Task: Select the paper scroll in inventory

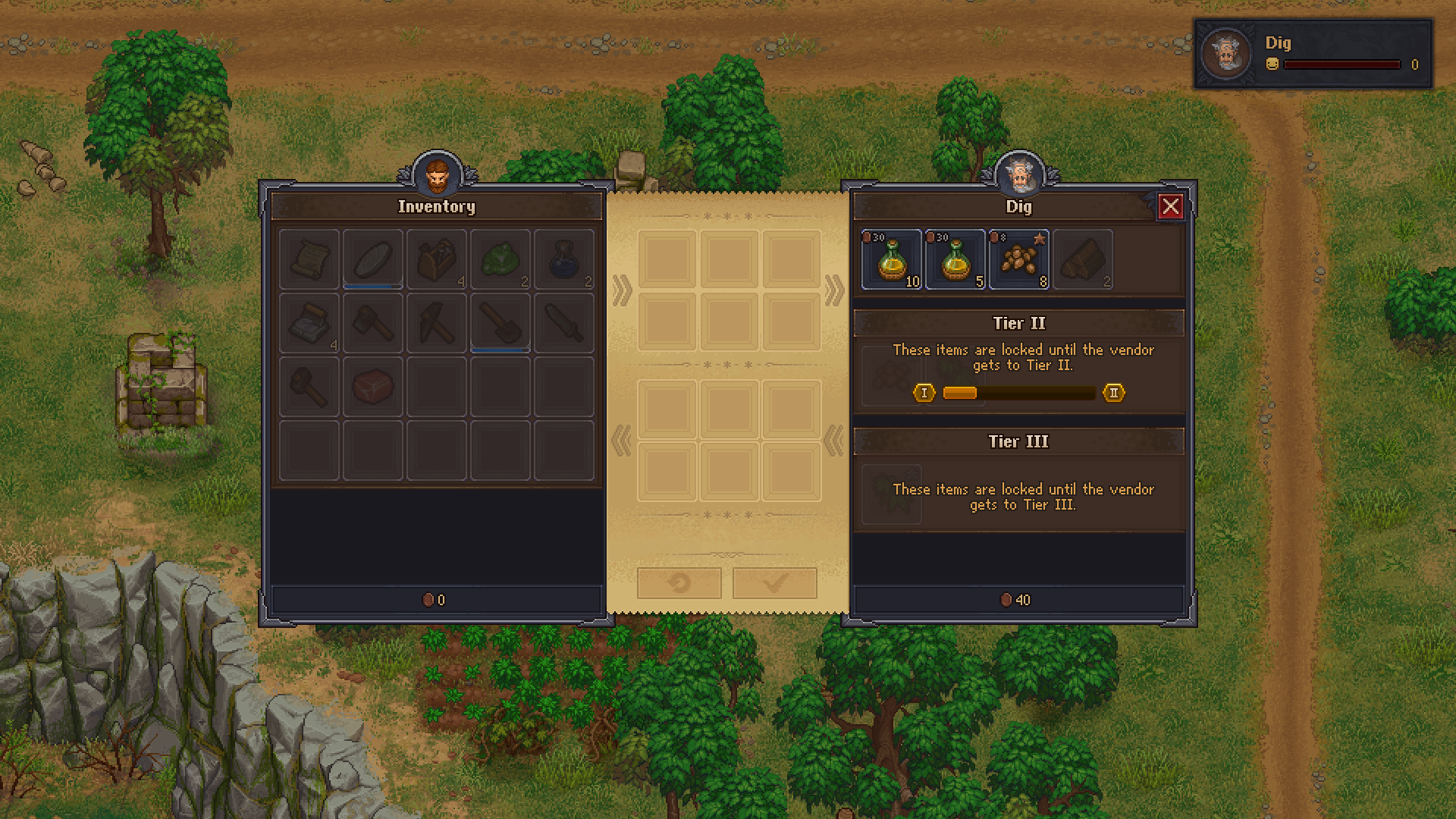Action: point(309,260)
